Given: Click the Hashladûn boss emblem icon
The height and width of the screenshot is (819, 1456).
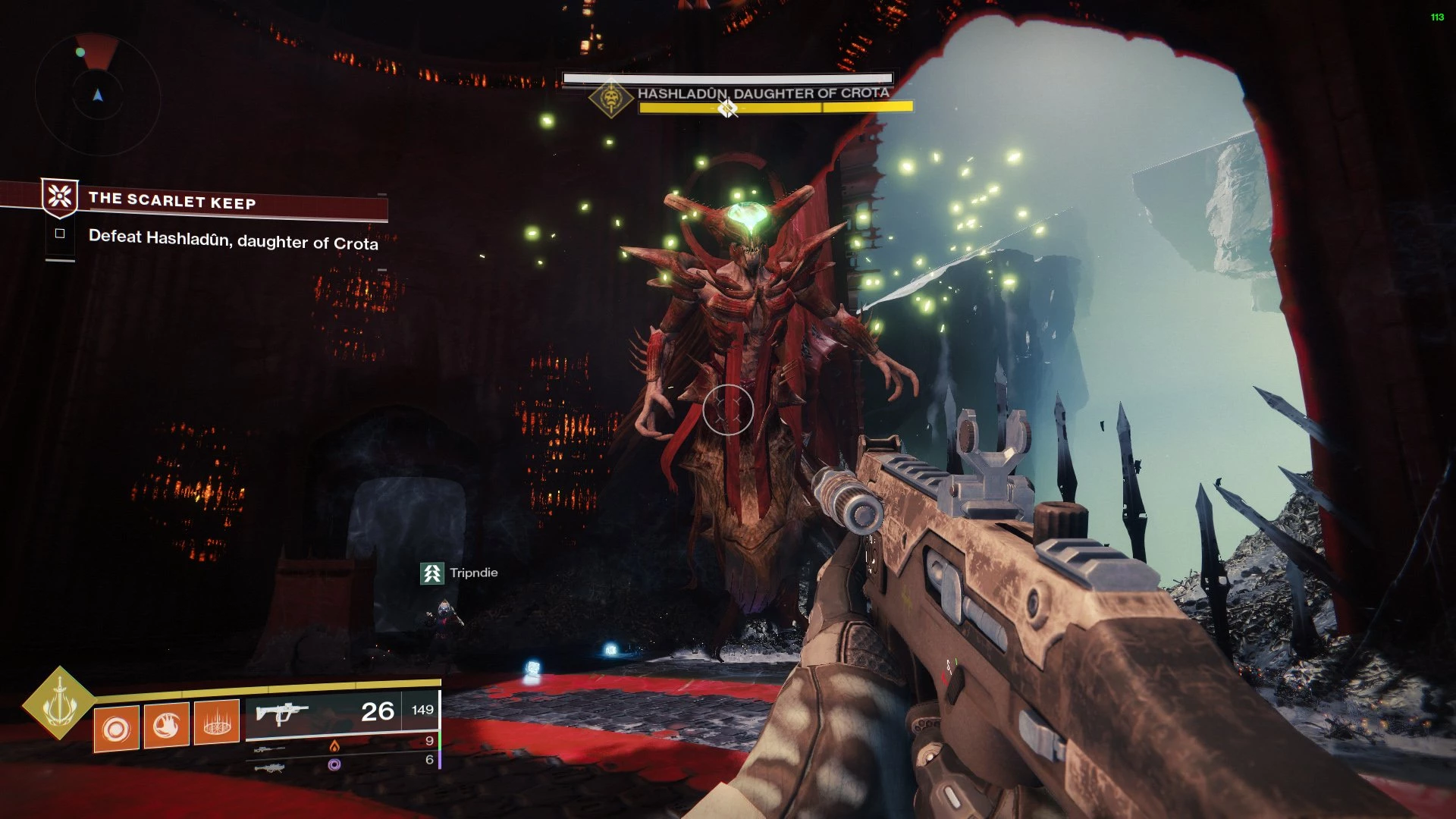Looking at the screenshot, I should tap(611, 99).
